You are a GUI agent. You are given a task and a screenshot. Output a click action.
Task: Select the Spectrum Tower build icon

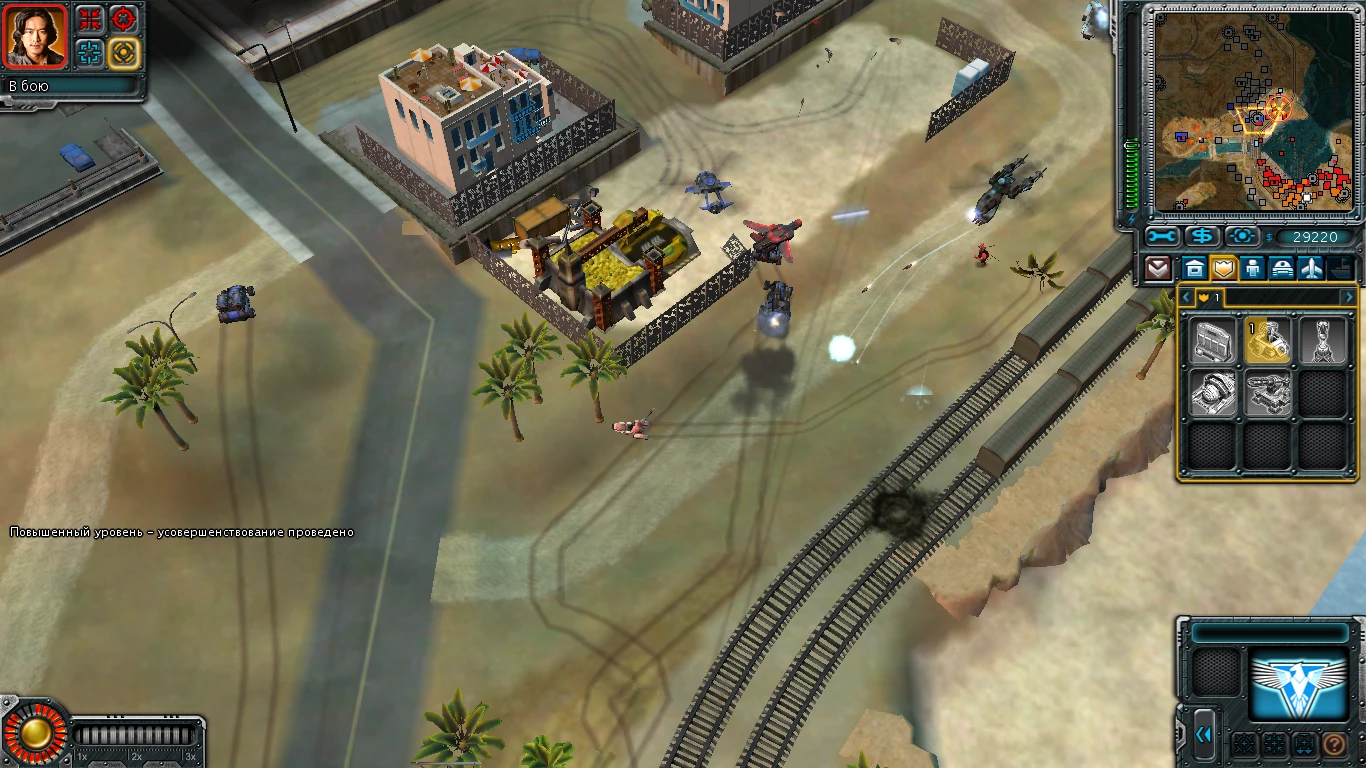(x=1323, y=340)
